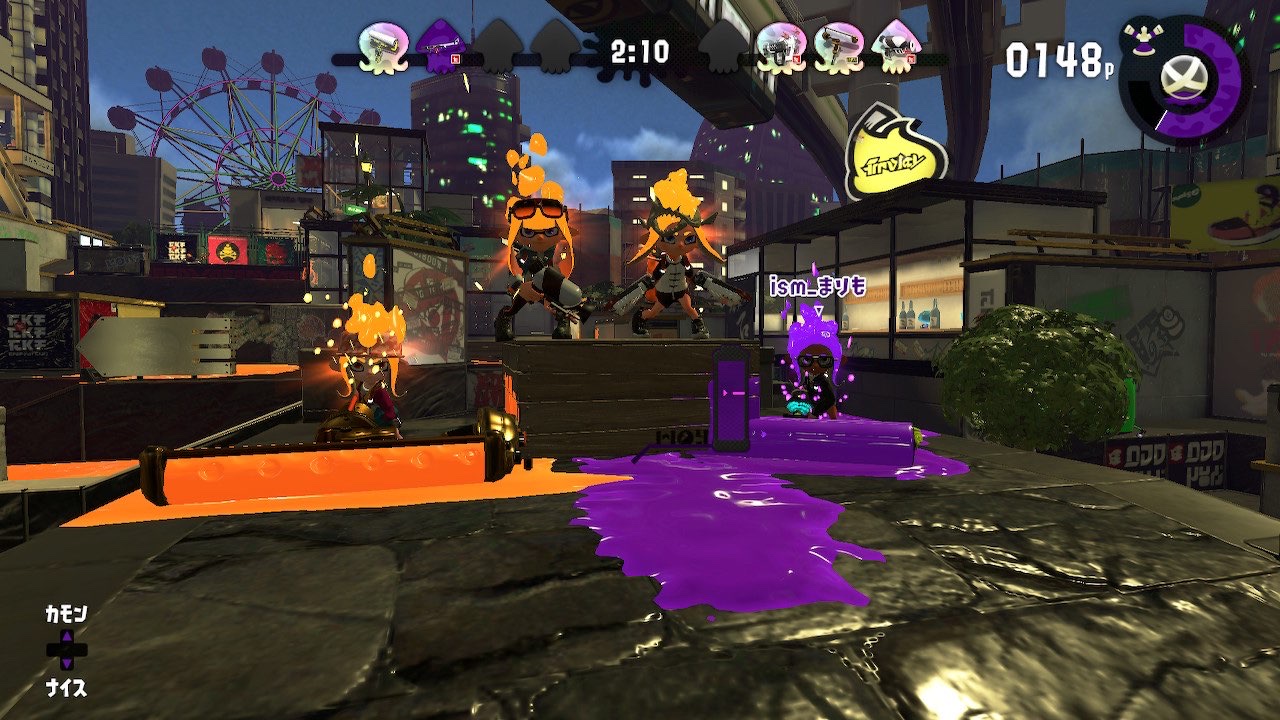Select the grayed-out enemy squid icon

(724, 47)
